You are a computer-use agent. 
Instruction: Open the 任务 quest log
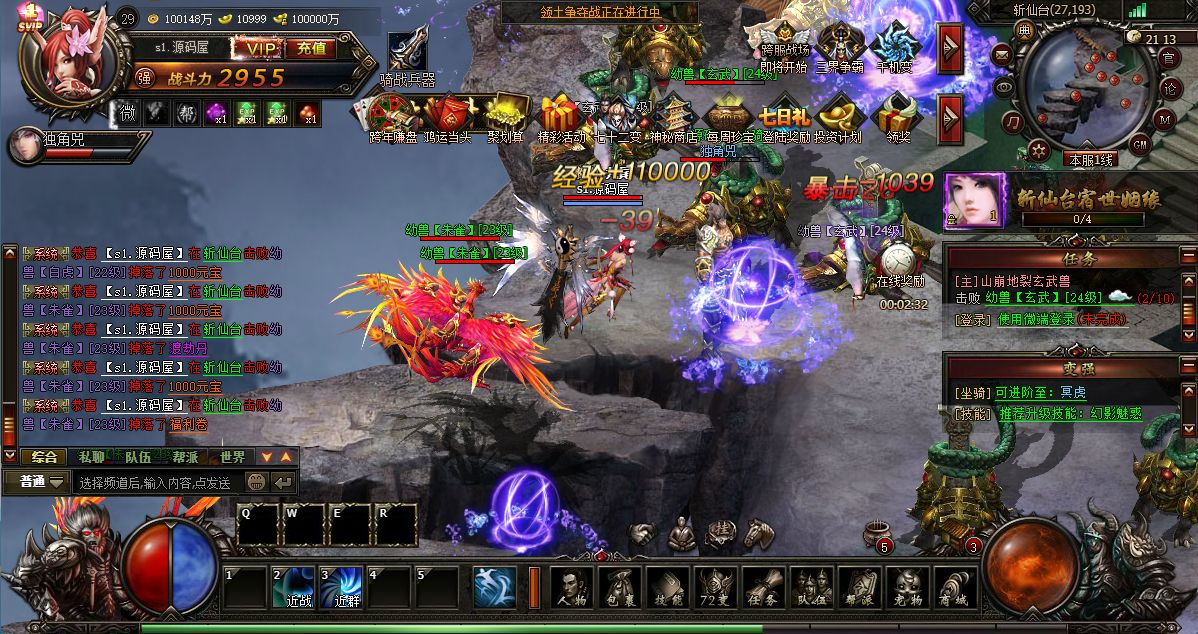pos(763,588)
